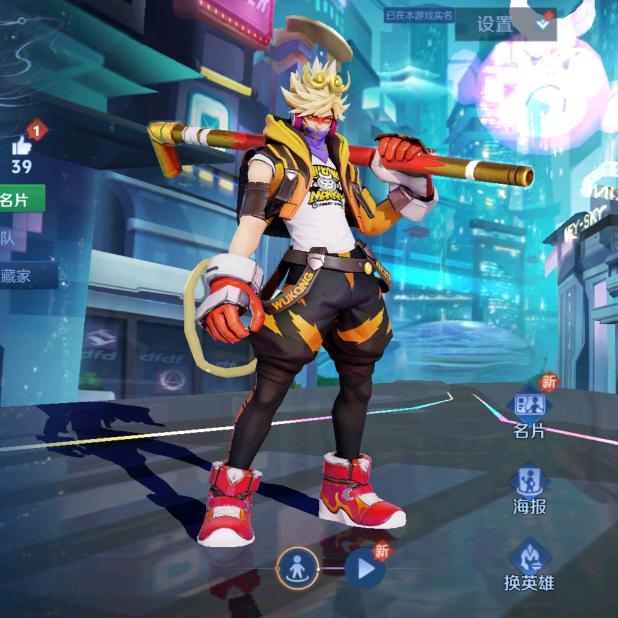Switch to the 藏家 collector tab
The width and height of the screenshot is (618, 618).
(x=18, y=276)
